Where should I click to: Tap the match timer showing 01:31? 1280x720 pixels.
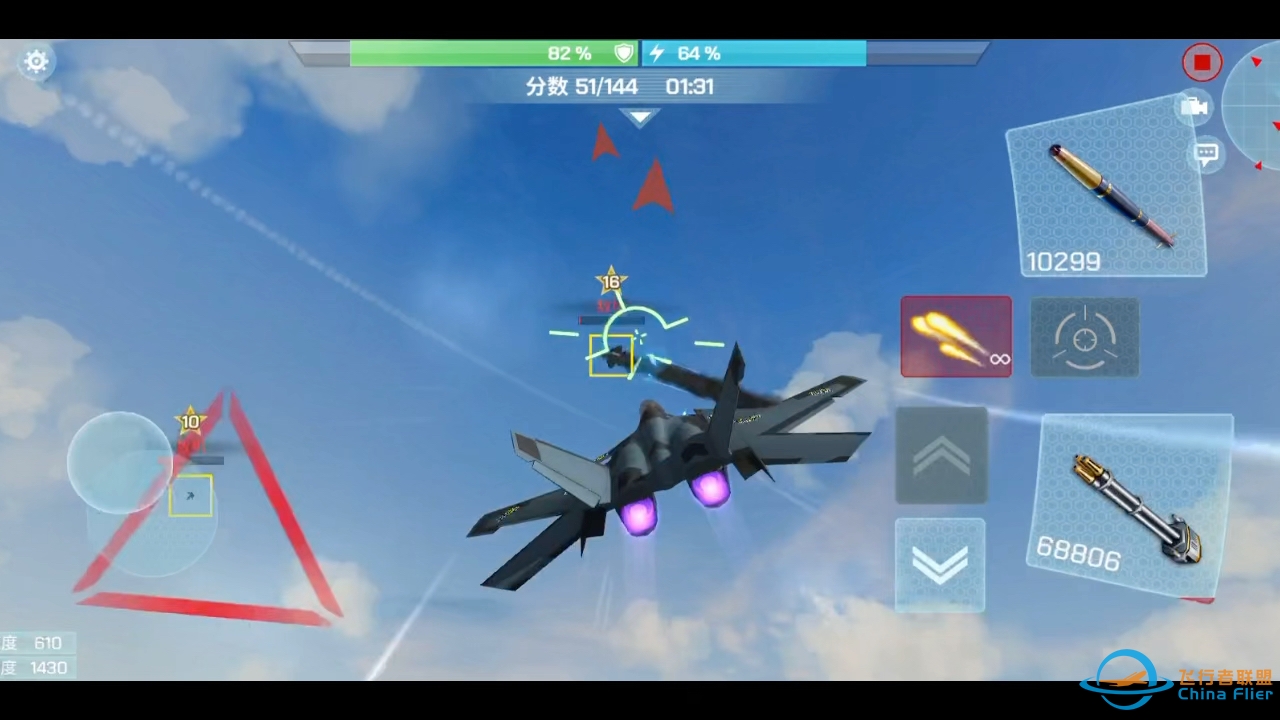click(x=692, y=87)
